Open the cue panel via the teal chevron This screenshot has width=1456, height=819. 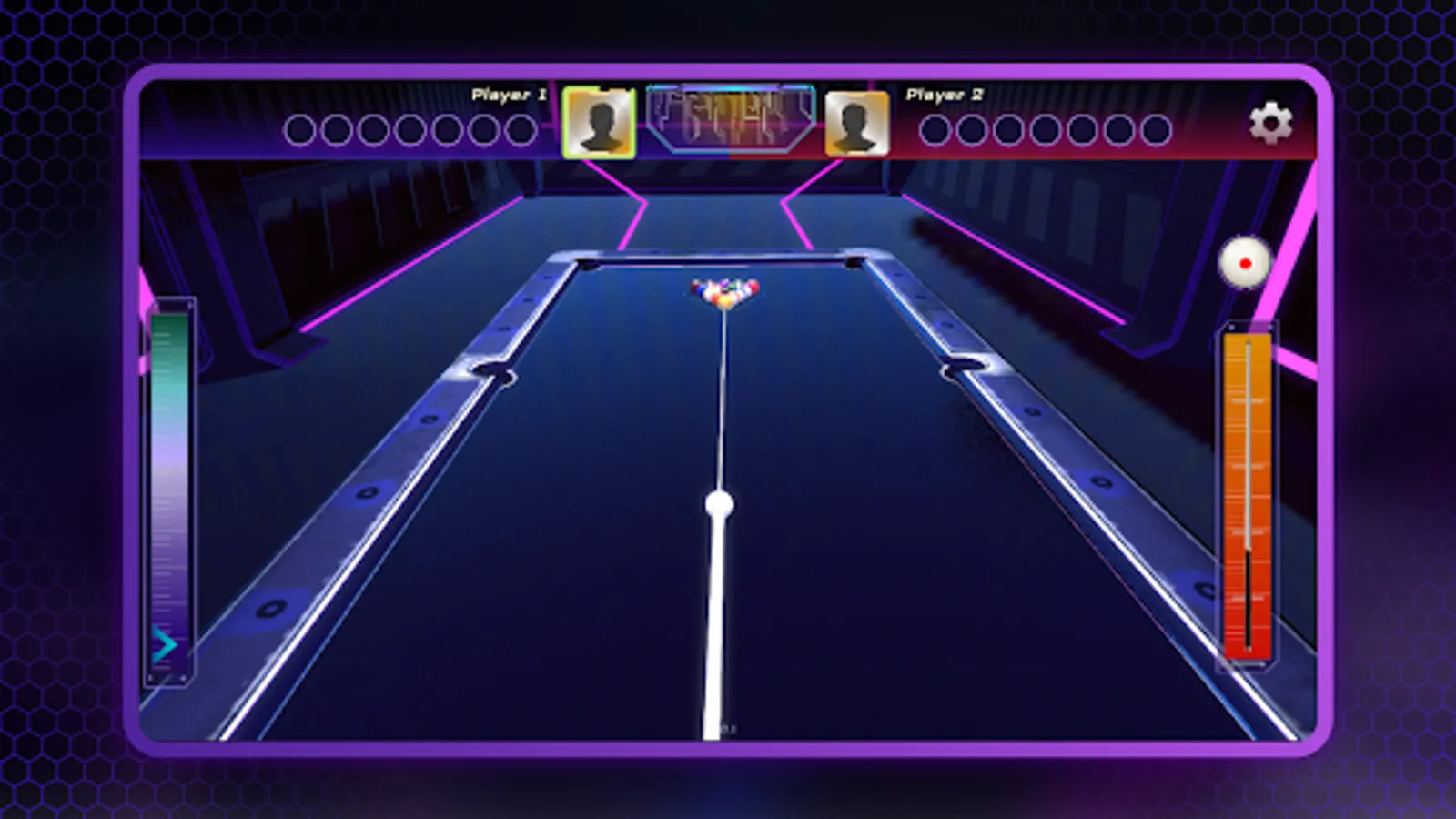coord(164,646)
